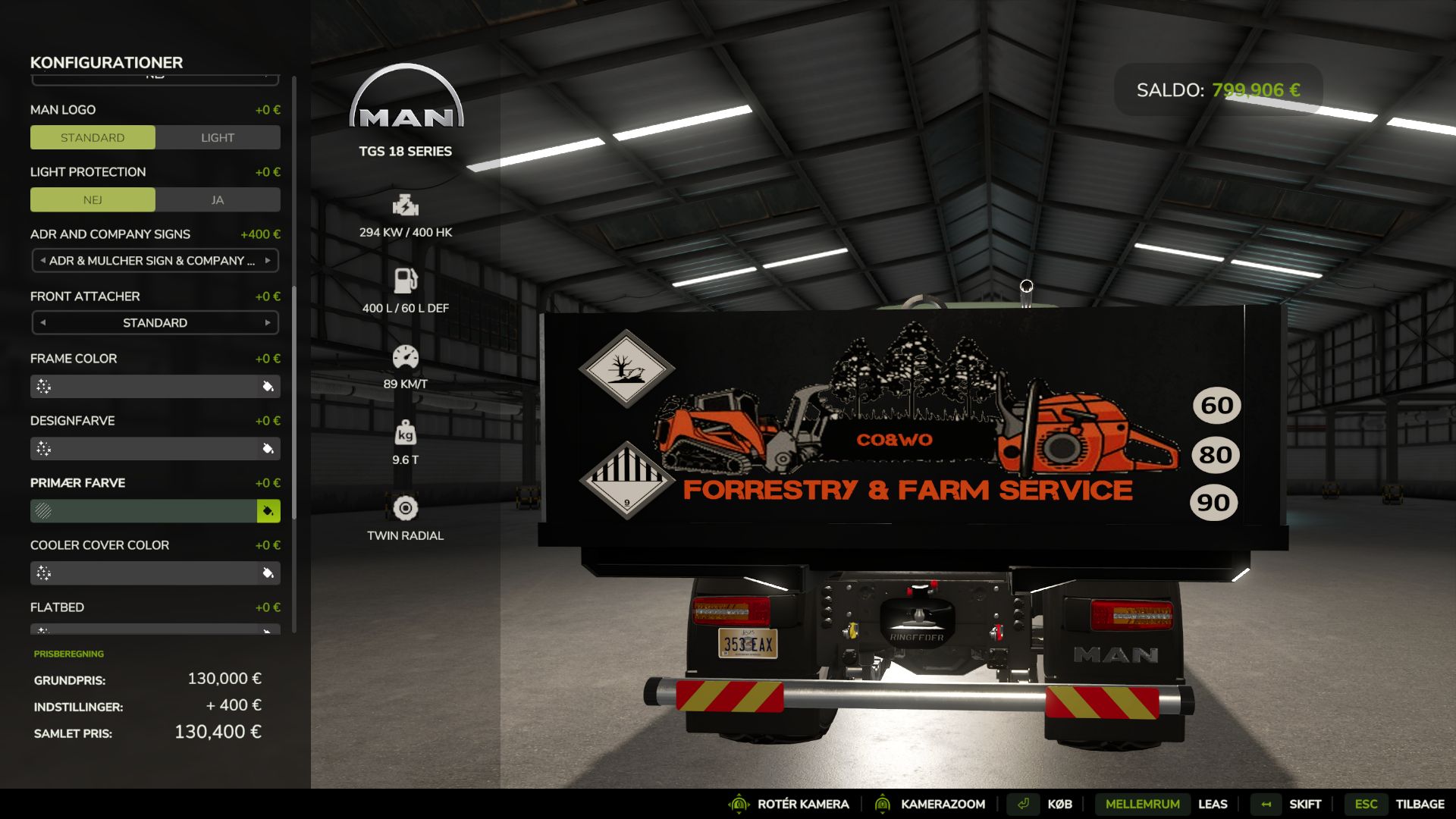Image resolution: width=1456 pixels, height=819 pixels.
Task: Click next arrow on ADR and company signs
Action: 268,260
